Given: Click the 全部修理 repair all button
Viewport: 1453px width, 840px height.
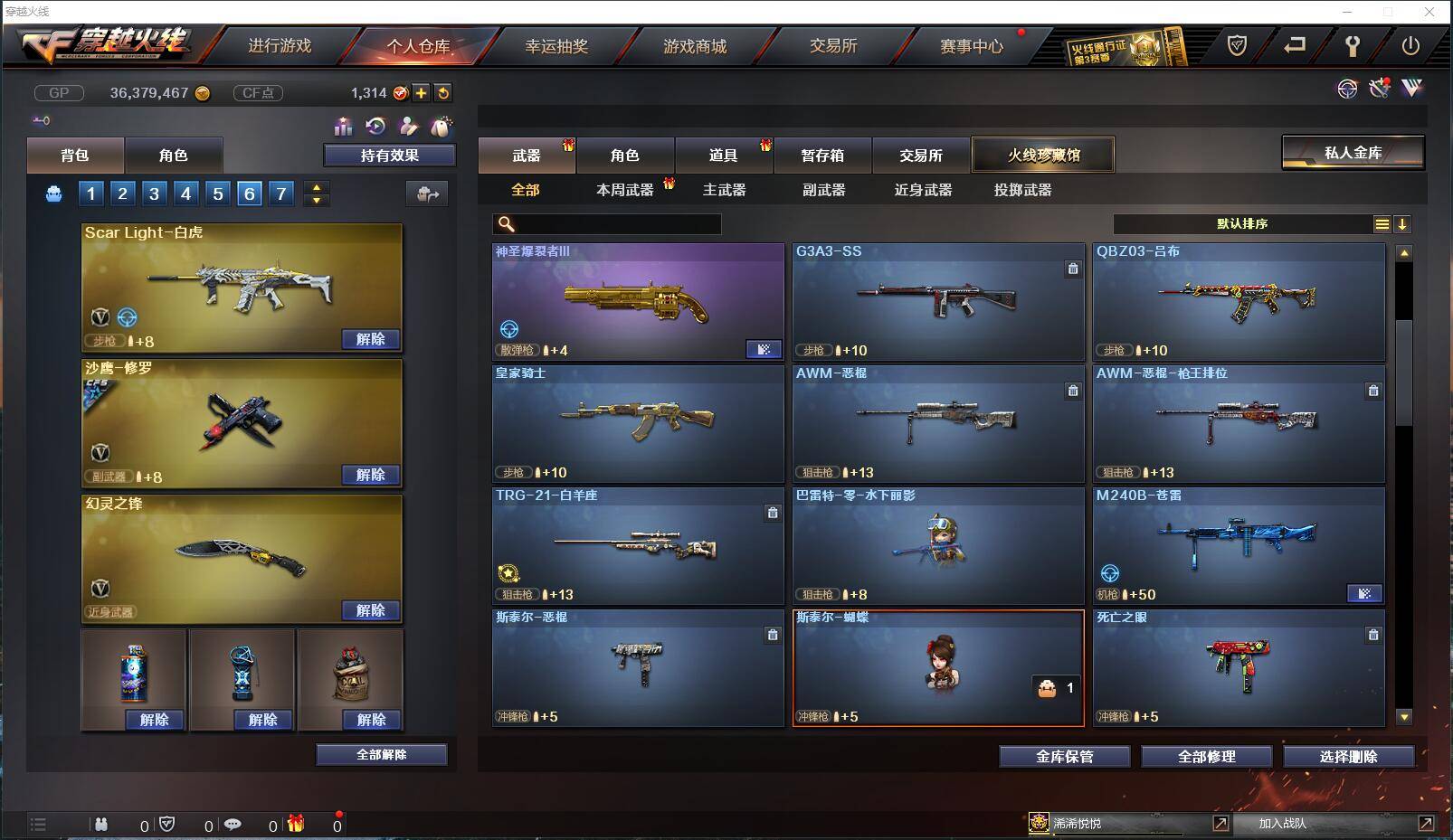Looking at the screenshot, I should pos(1207,757).
